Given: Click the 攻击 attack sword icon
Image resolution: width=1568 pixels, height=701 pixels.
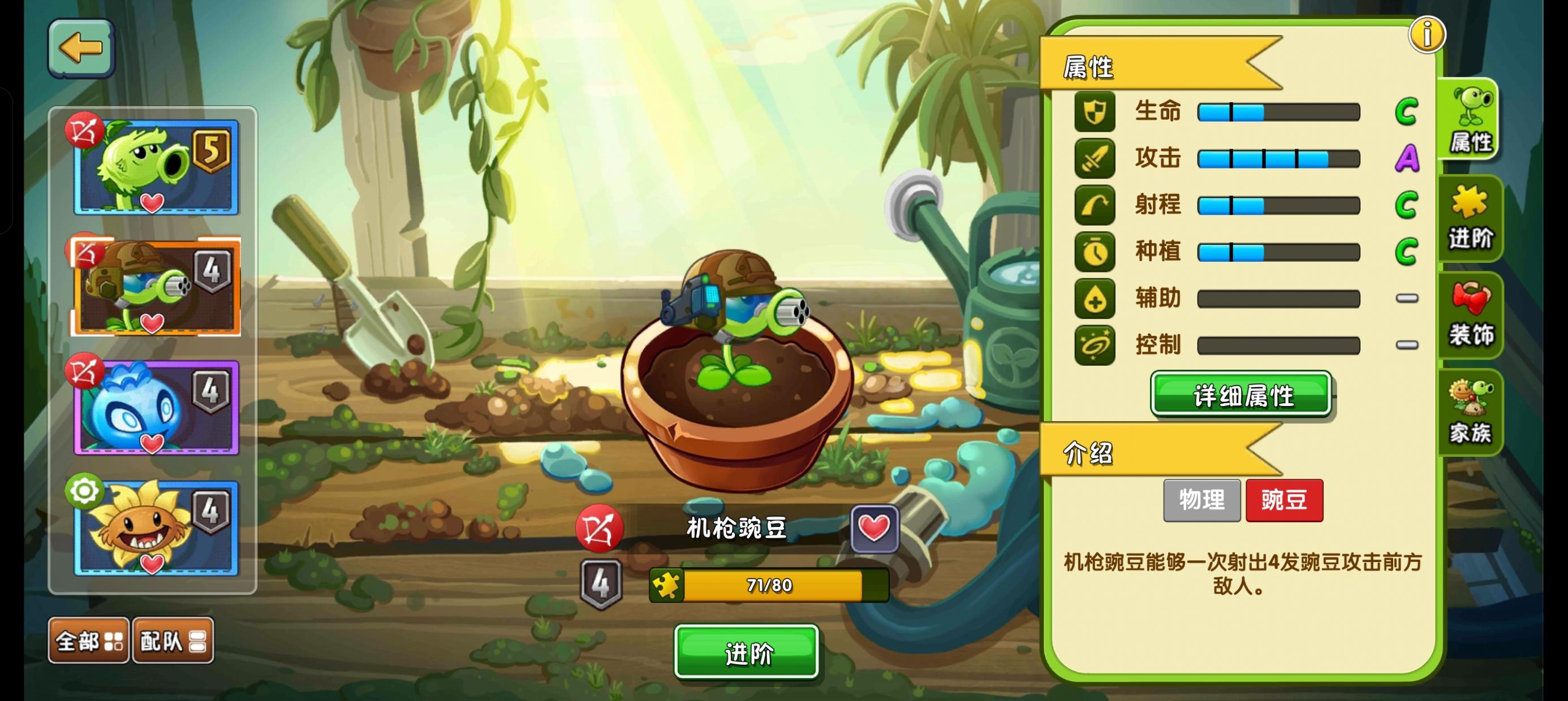Looking at the screenshot, I should (1095, 158).
